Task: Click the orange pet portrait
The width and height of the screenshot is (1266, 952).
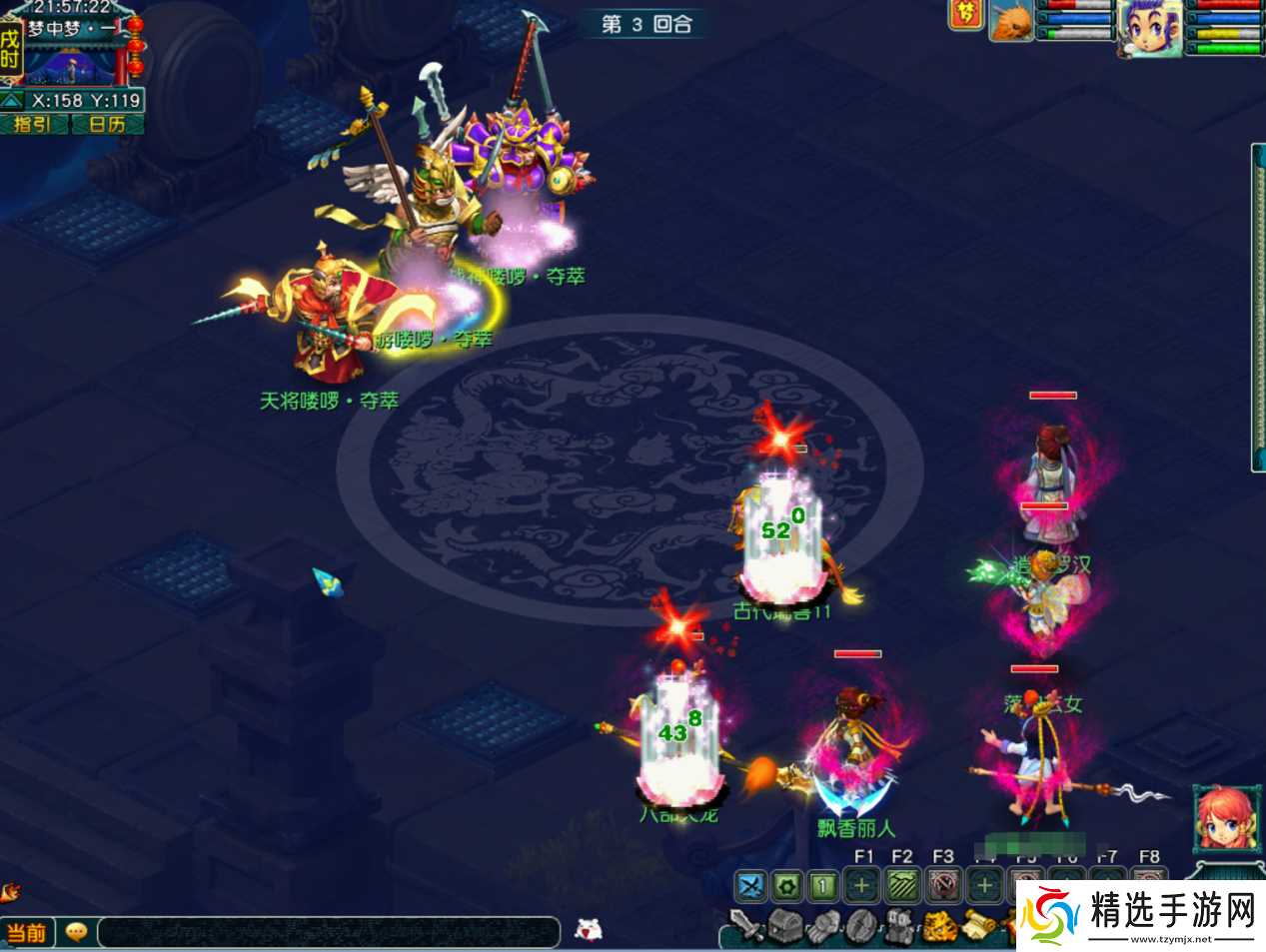Action: pos(1010,22)
